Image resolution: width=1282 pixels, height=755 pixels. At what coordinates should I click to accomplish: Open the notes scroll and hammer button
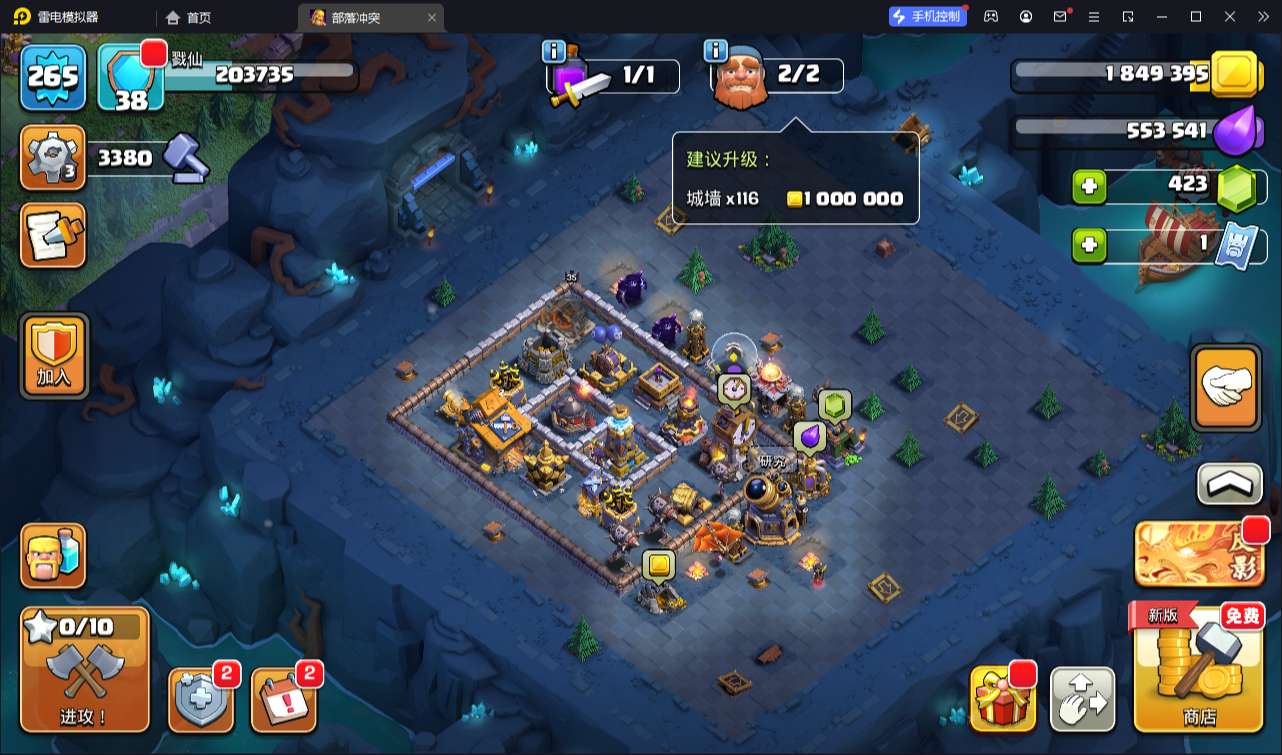pyautogui.click(x=53, y=236)
